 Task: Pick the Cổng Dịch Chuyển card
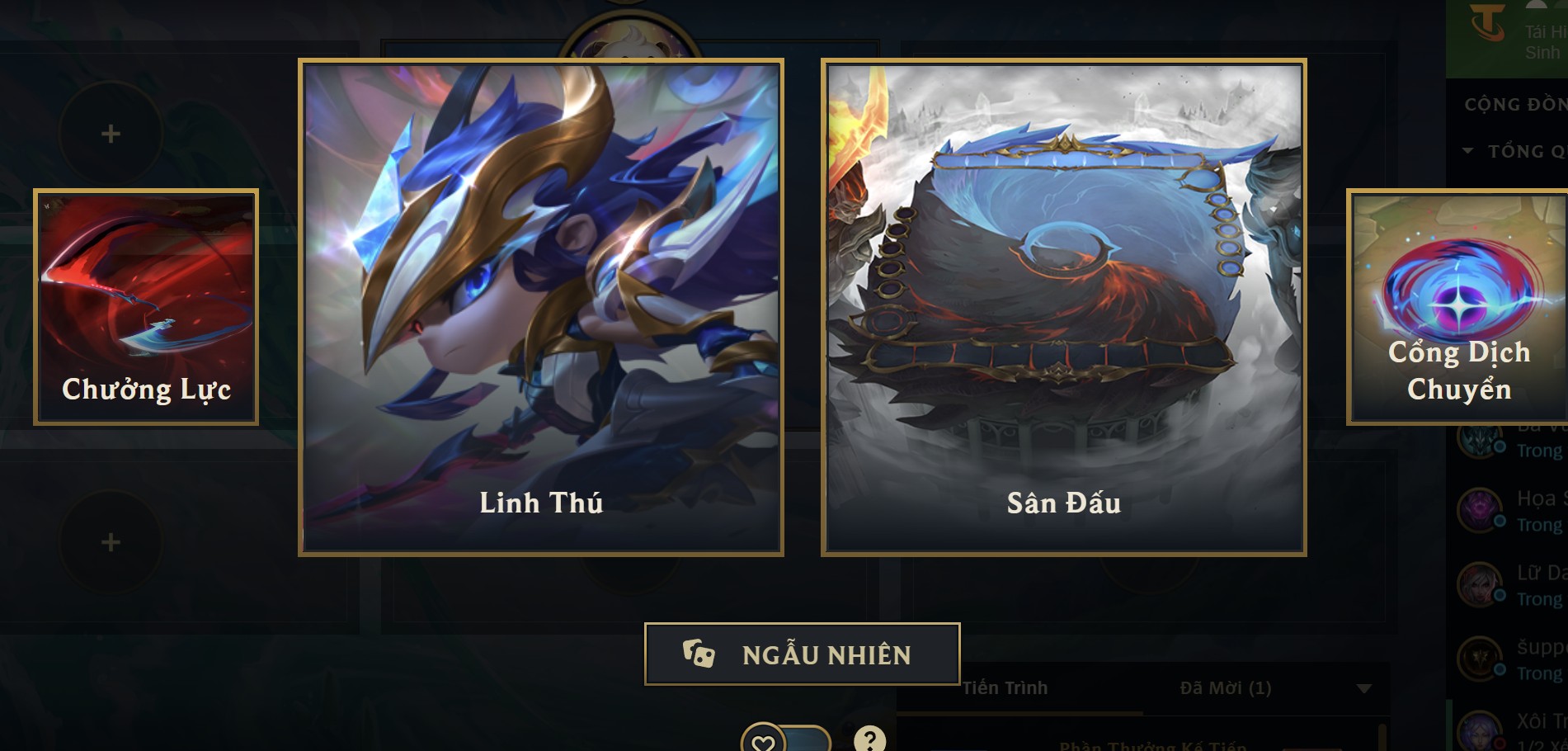(x=1457, y=307)
